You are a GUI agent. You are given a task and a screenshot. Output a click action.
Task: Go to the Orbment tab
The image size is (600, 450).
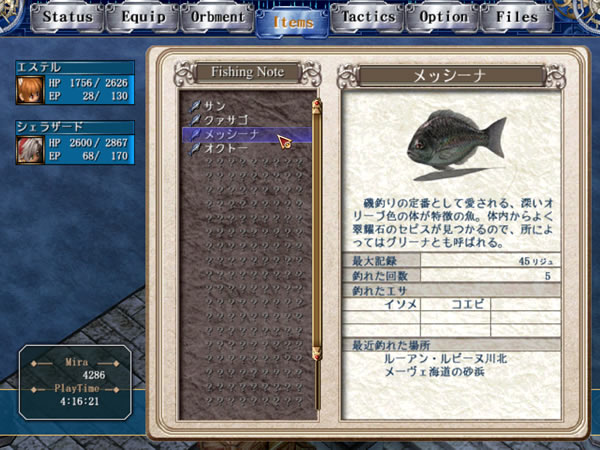click(x=217, y=17)
